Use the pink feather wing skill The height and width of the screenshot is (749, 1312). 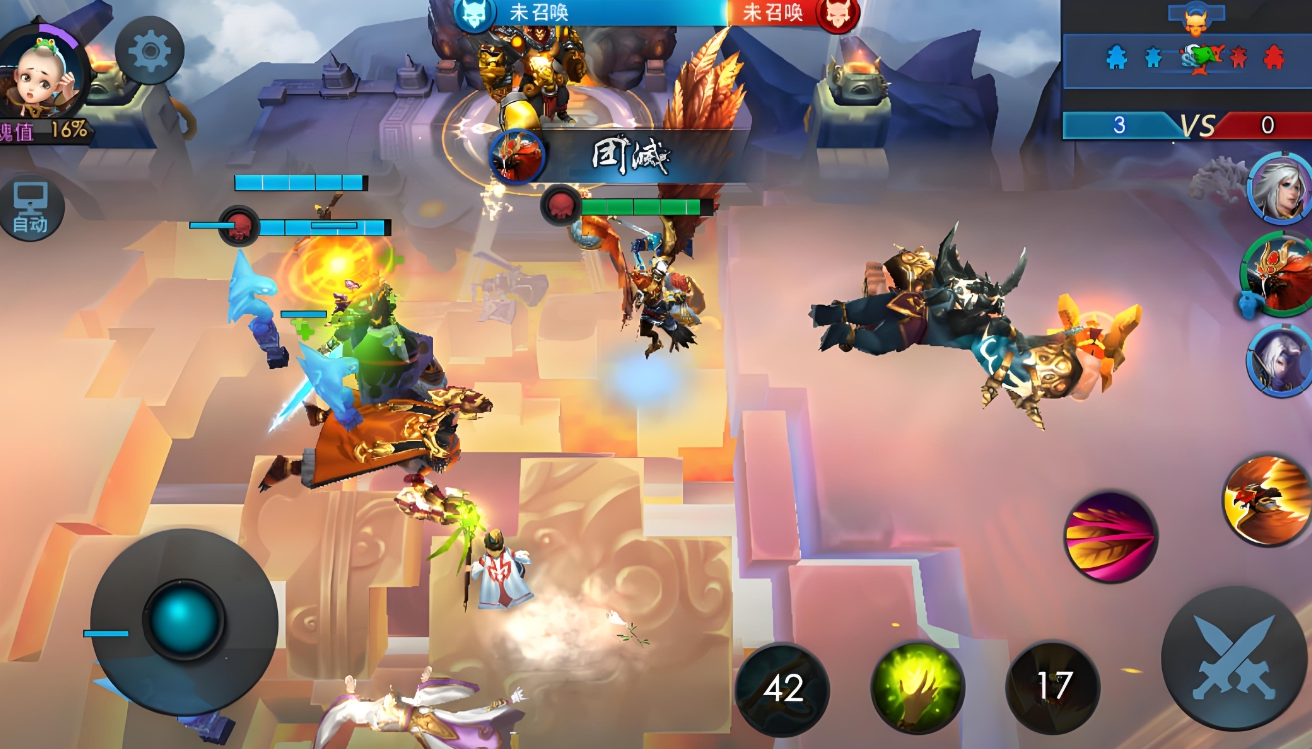pos(1110,536)
